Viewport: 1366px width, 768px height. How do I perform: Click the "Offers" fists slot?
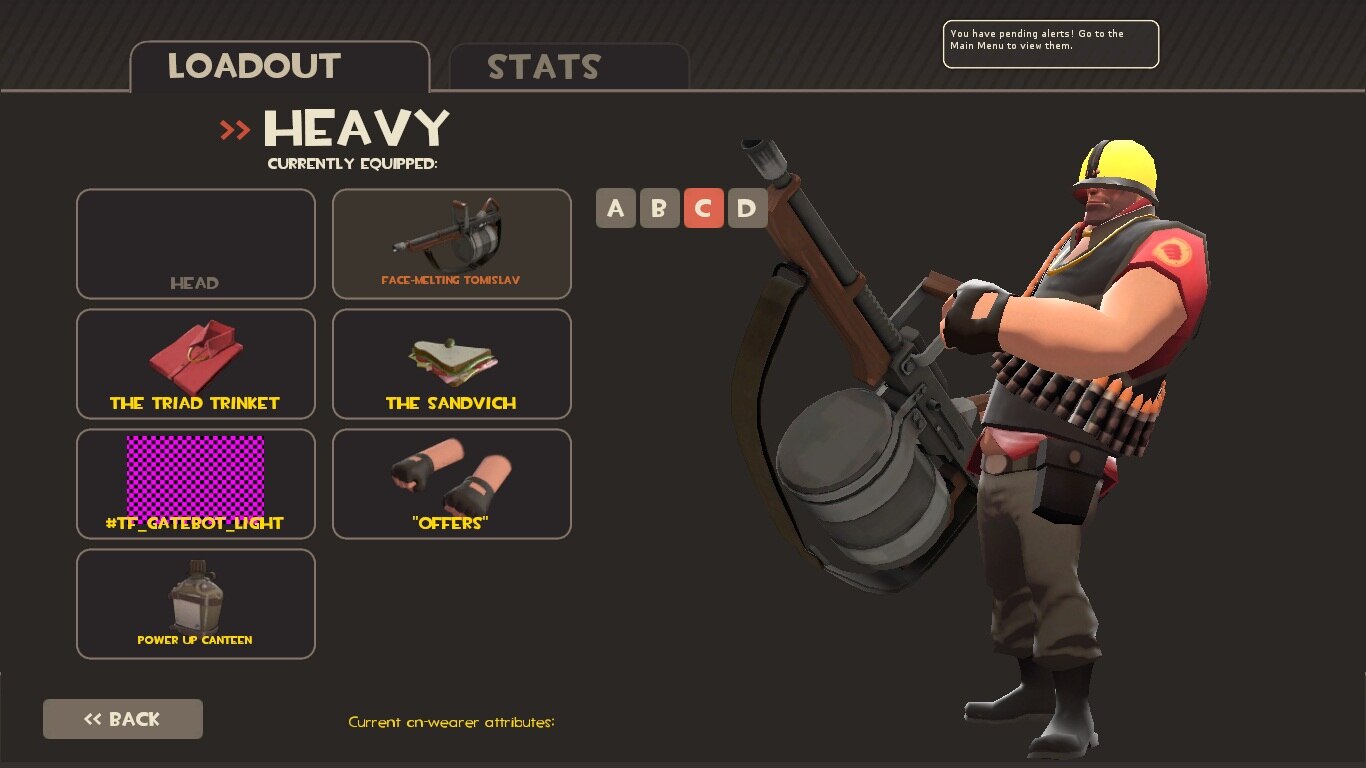[452, 484]
